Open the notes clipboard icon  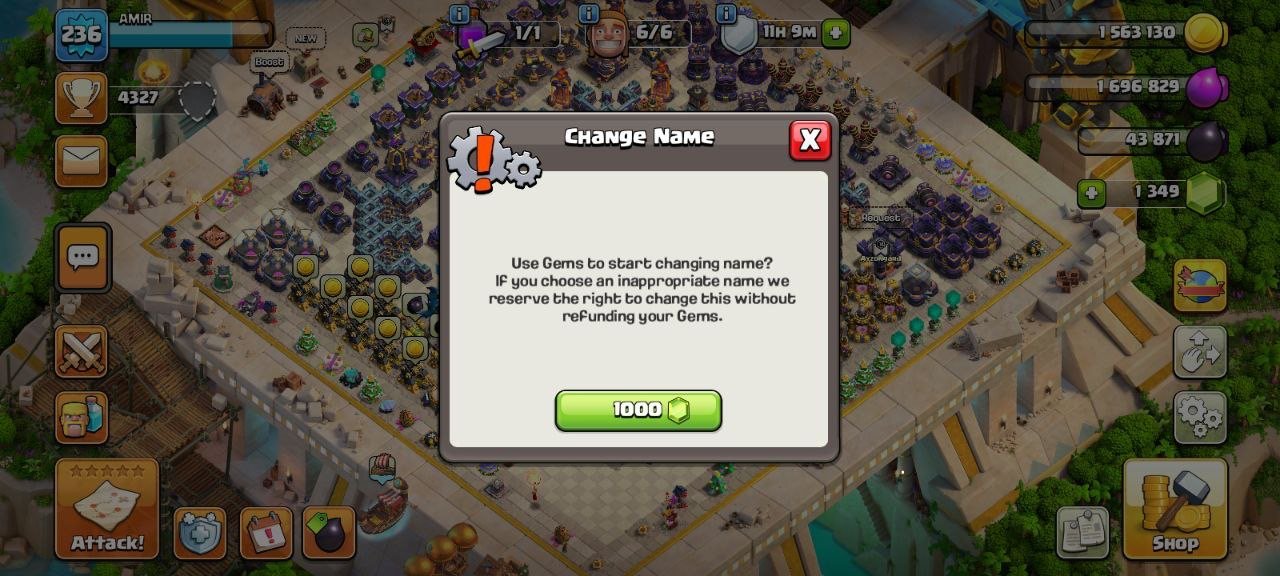pyautogui.click(x=1082, y=532)
